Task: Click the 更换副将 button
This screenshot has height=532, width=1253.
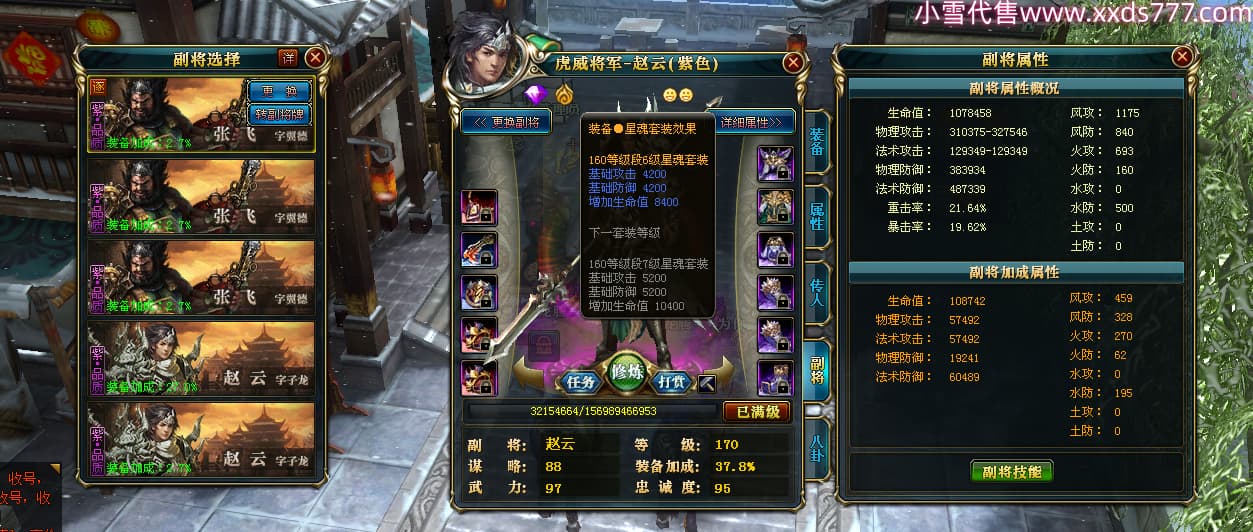Action: (x=507, y=122)
